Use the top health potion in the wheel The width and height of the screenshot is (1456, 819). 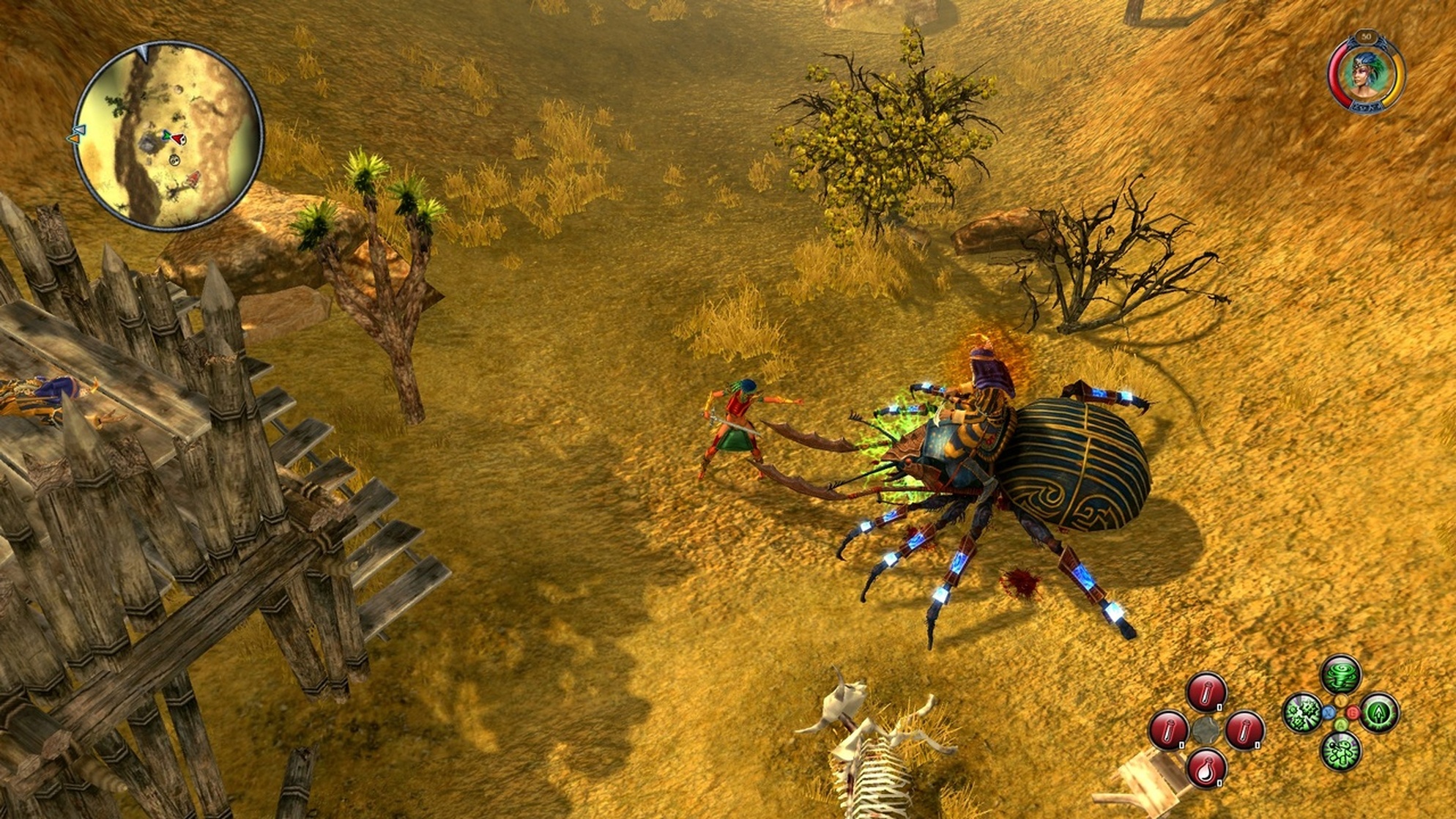[x=1206, y=692]
